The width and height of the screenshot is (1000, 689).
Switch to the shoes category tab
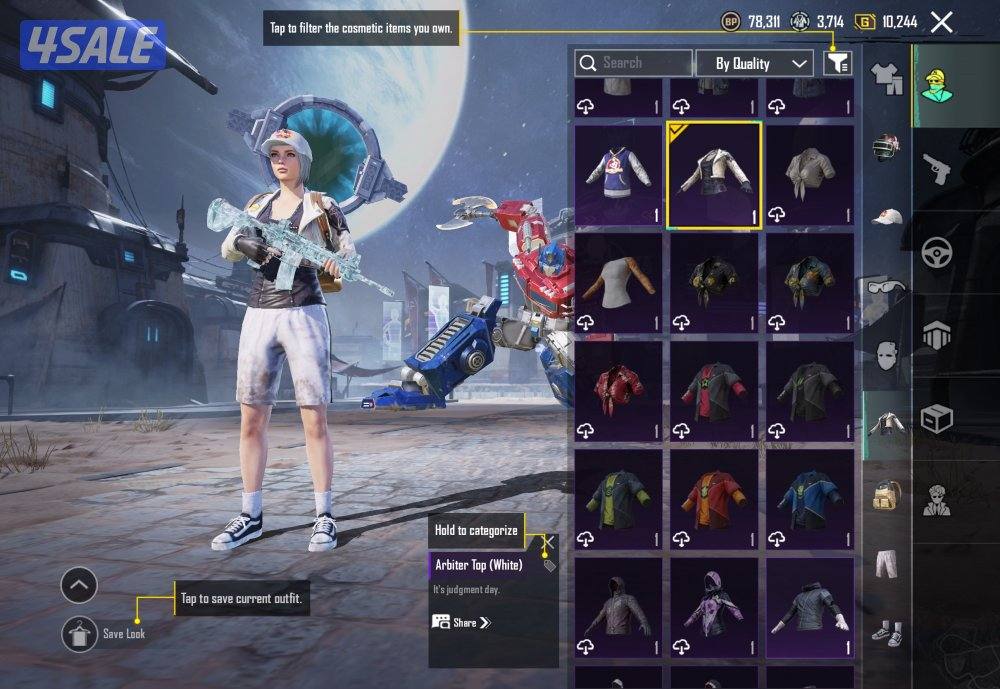pyautogui.click(x=886, y=632)
